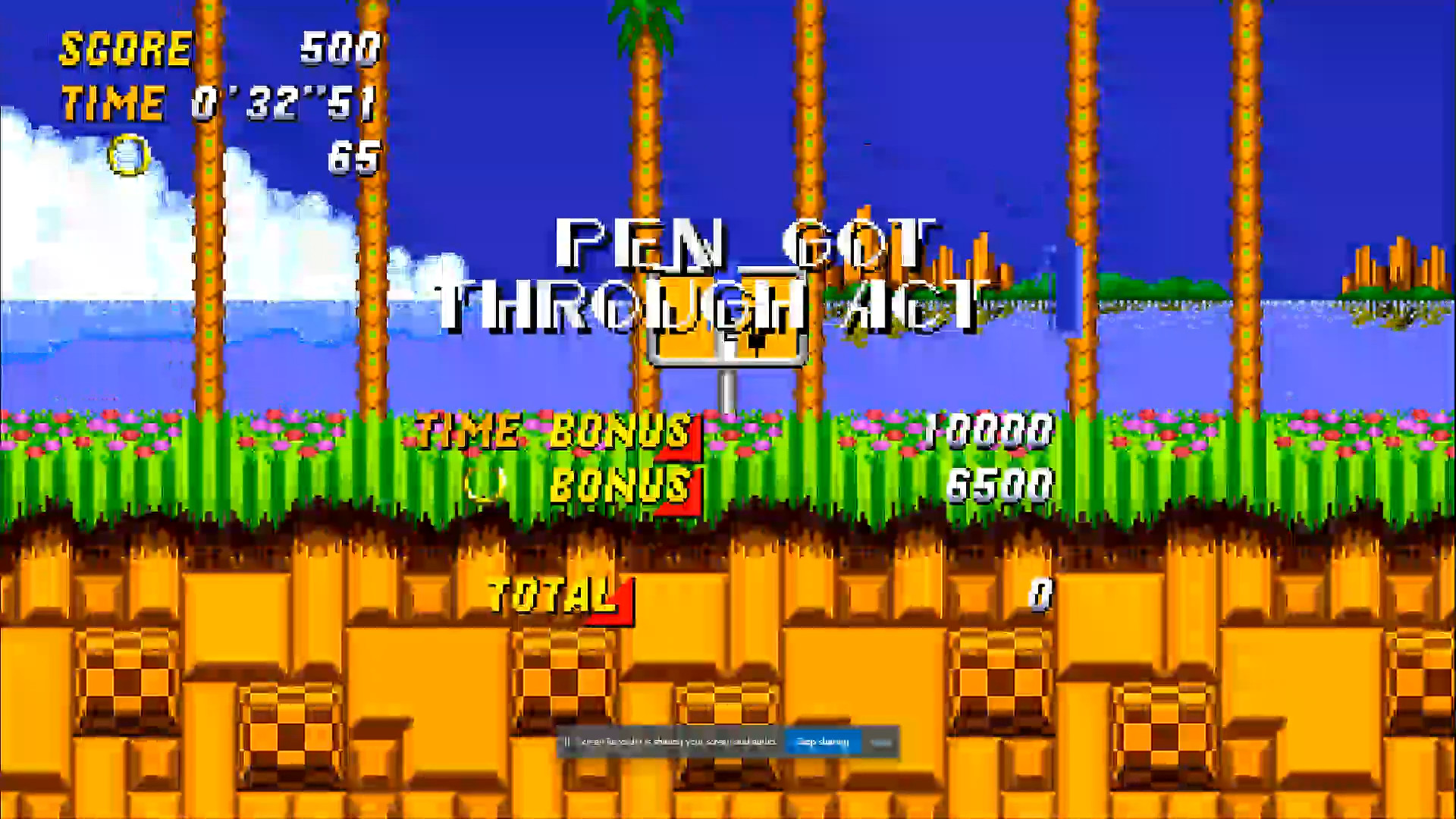Click the TOTAL tally label

point(550,599)
